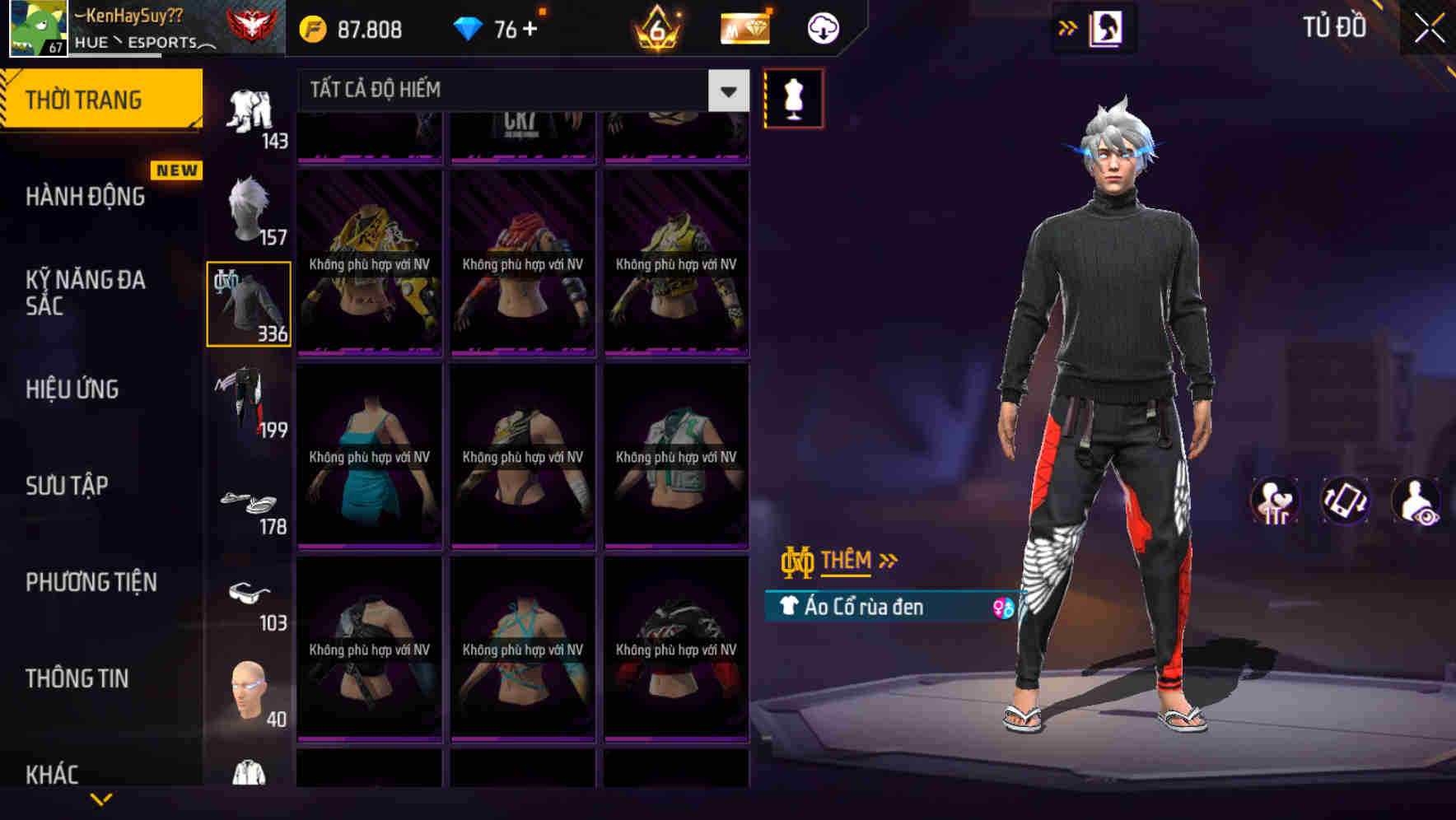Click the mannequin preset outfit icon
The height and width of the screenshot is (820, 1456).
coord(793,97)
